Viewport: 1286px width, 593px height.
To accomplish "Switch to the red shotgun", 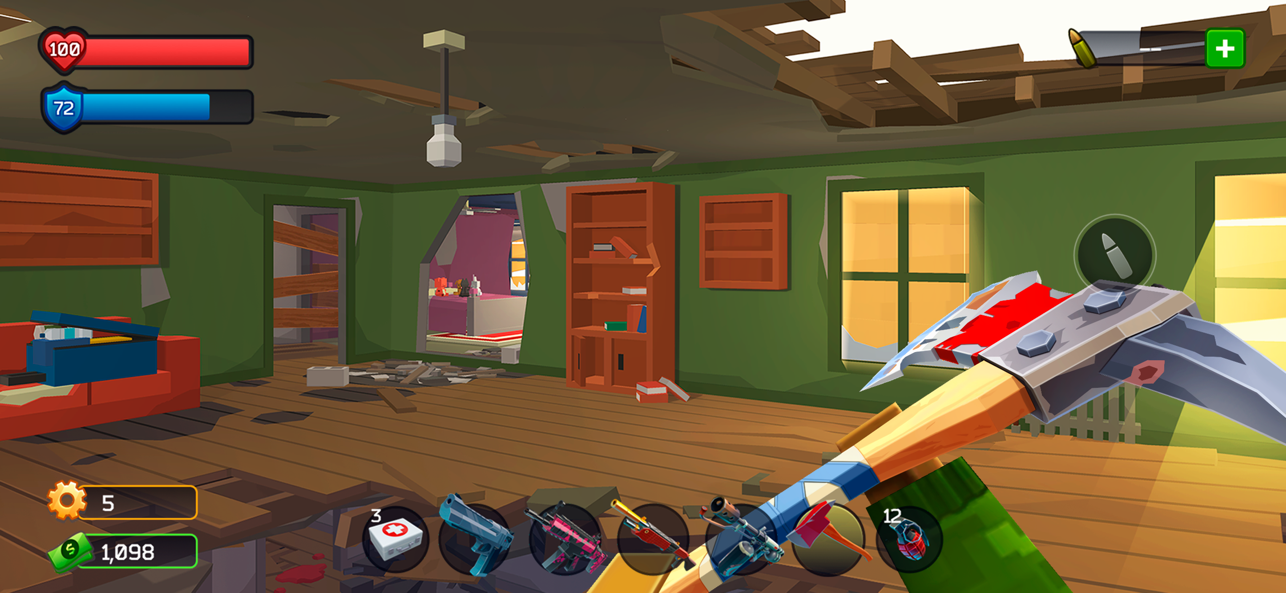I will 652,540.
